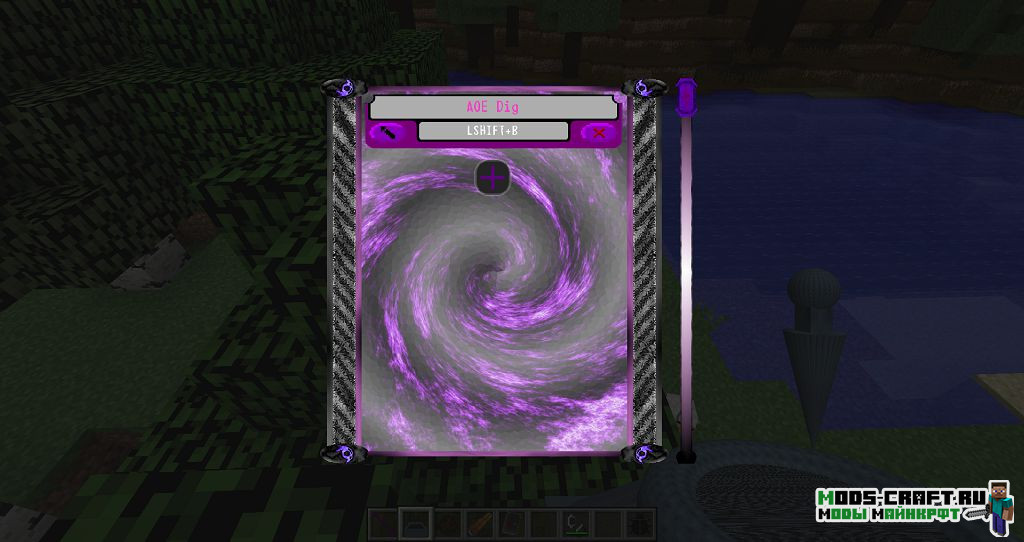This screenshot has height=542, width=1024.
Task: Open the wand icon button
Action: pyautogui.click(x=387, y=132)
